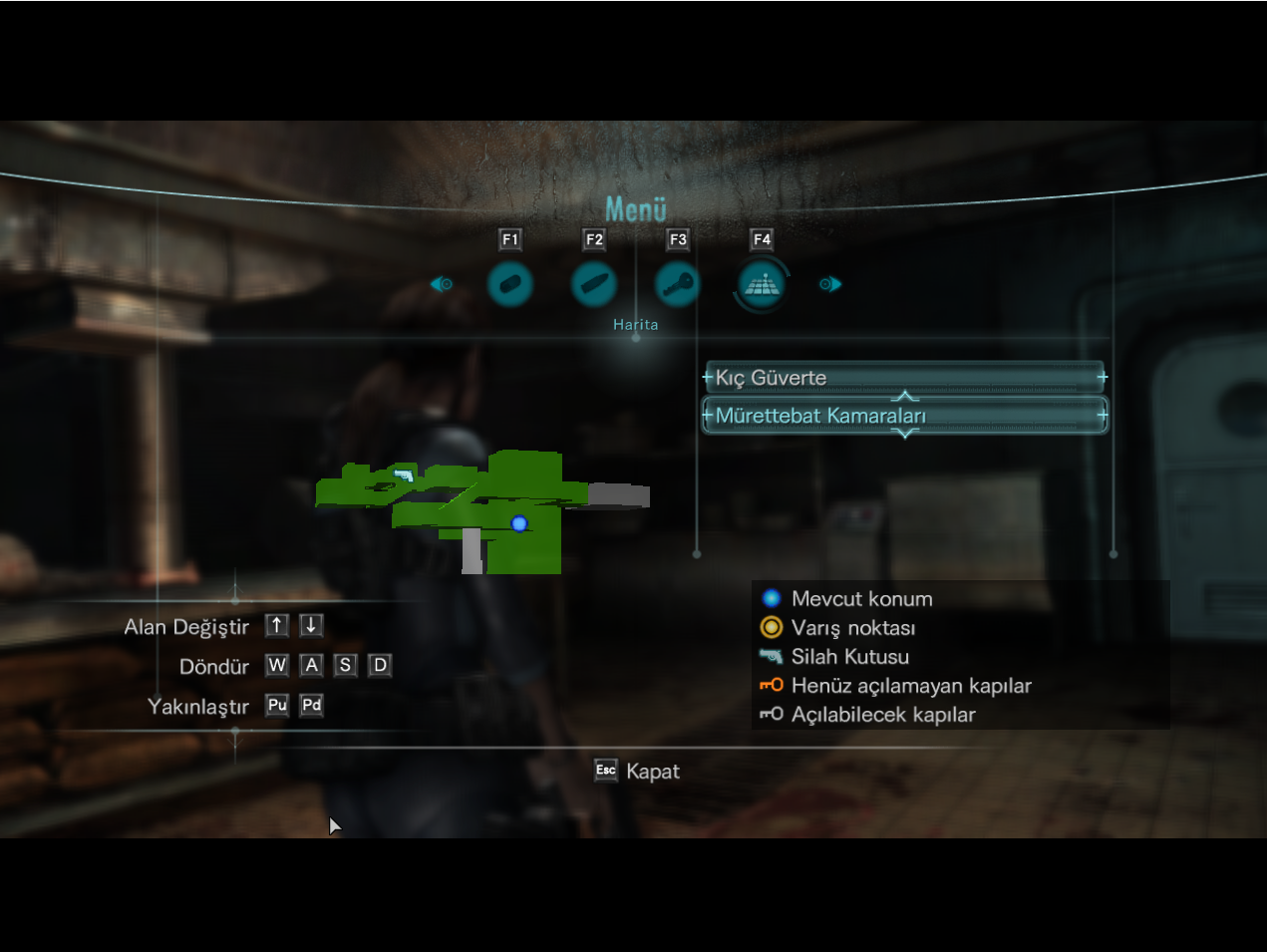Click the left menu page arrow
The width and height of the screenshot is (1267, 952).
(x=441, y=284)
